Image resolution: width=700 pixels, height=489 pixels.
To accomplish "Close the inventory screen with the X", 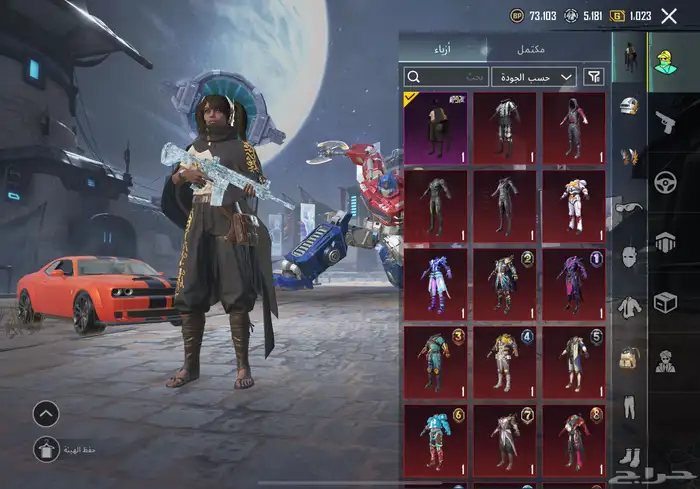I will coord(669,16).
